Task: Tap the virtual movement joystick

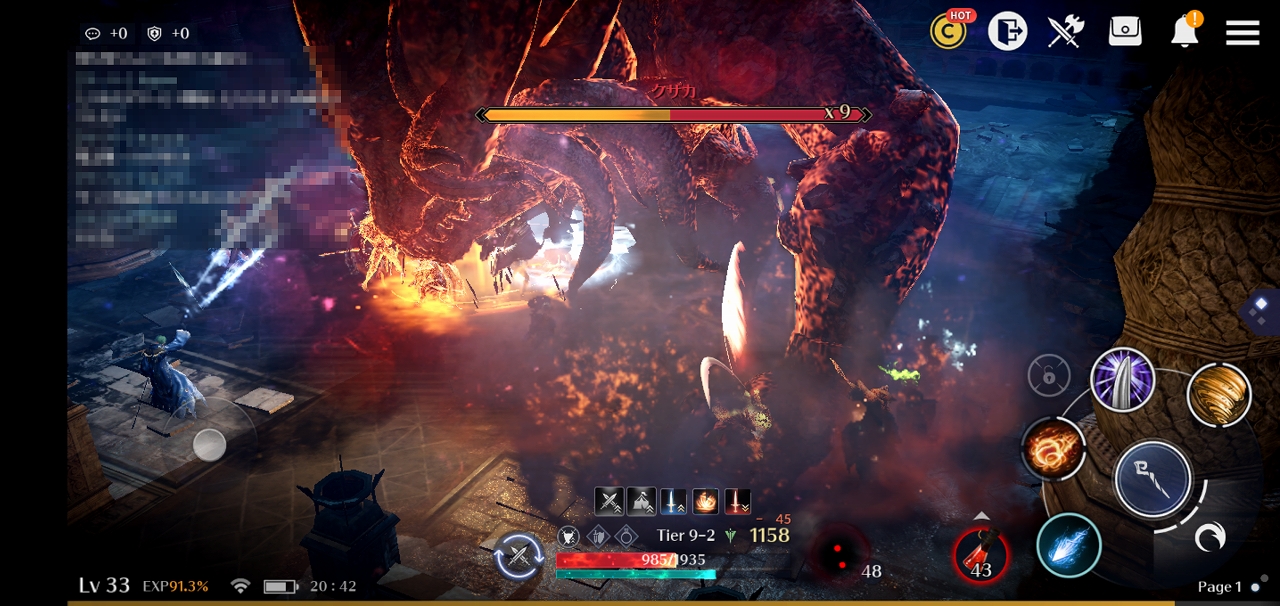Action: [209, 444]
